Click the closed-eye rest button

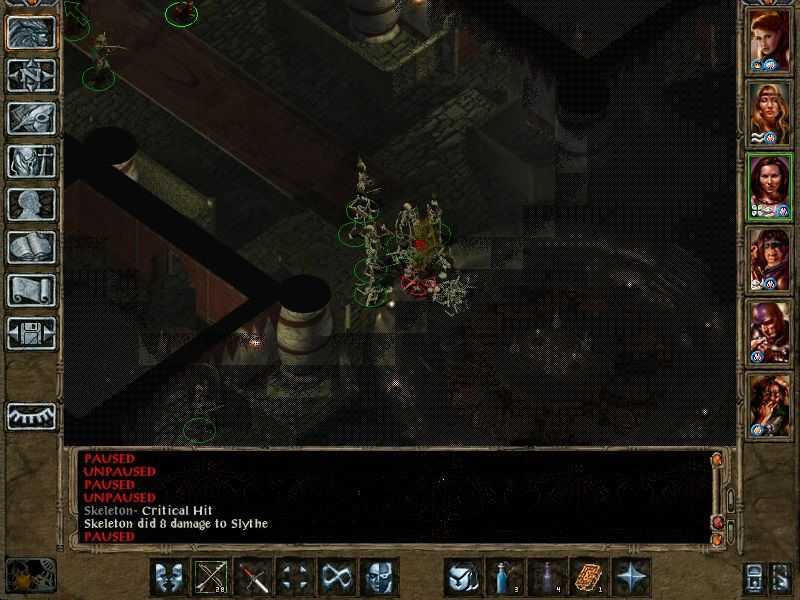click(31, 415)
